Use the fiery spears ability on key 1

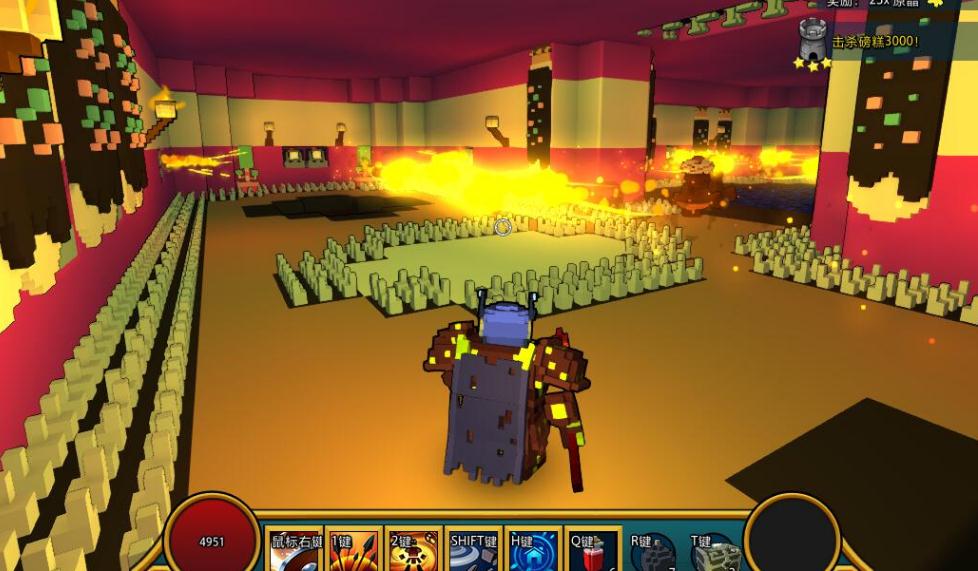[x=354, y=552]
